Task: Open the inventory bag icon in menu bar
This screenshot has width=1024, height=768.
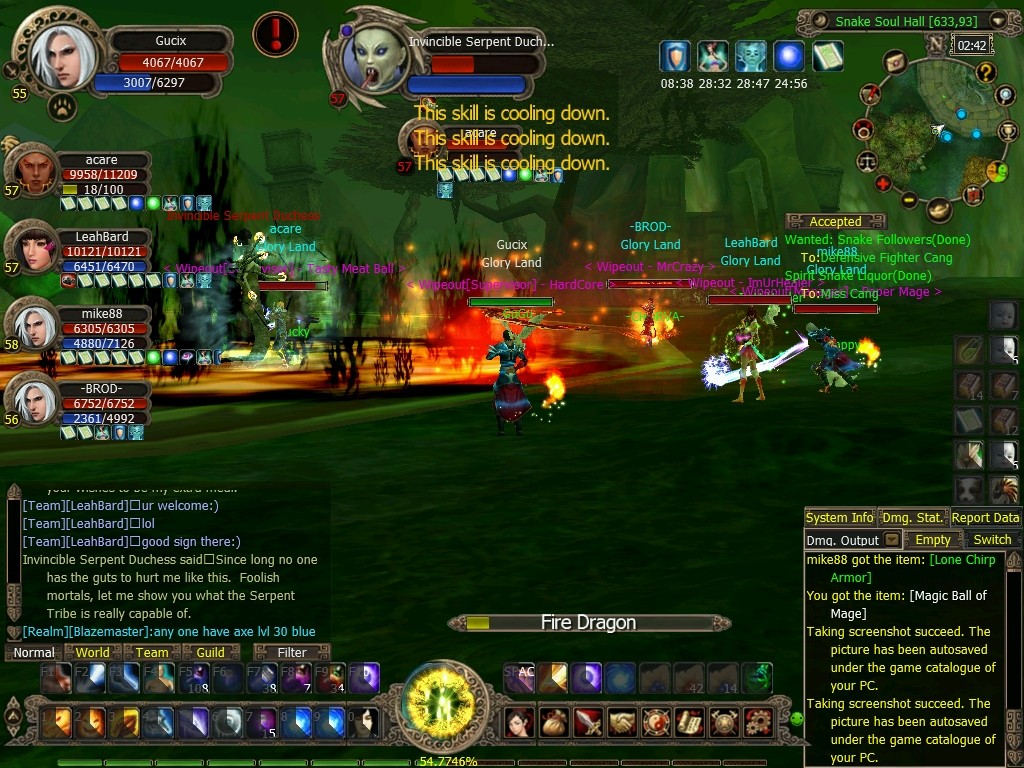Action: pos(552,721)
